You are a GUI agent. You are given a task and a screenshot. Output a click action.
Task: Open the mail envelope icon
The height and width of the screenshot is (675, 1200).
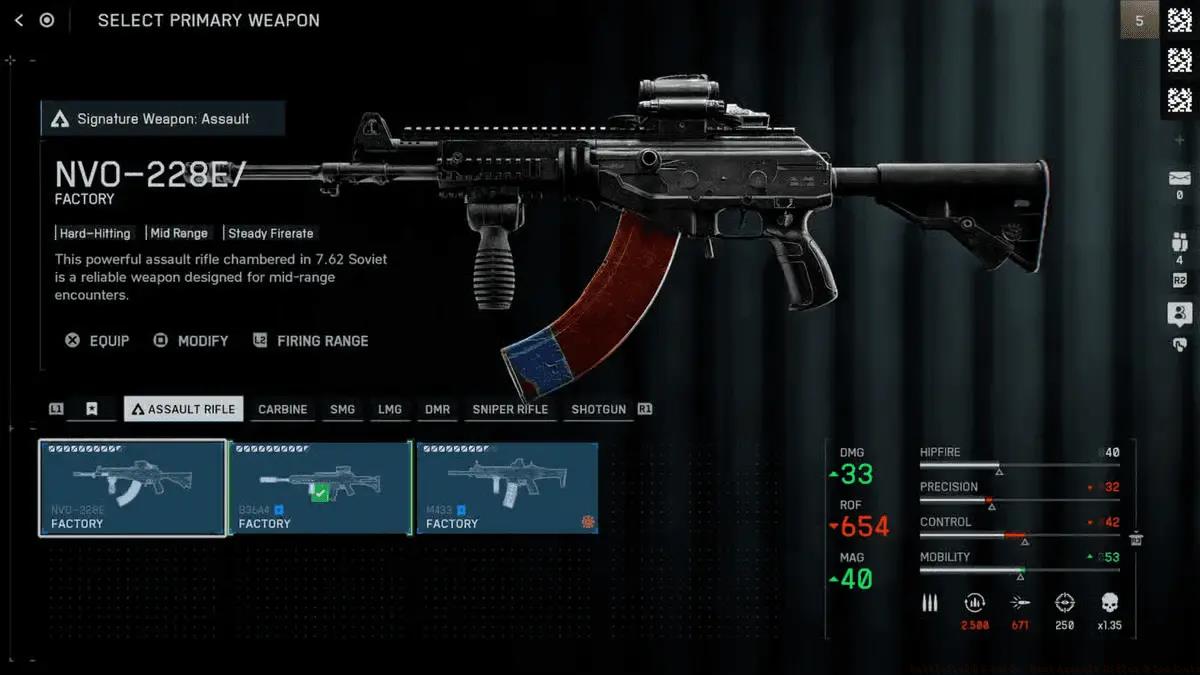click(1179, 179)
